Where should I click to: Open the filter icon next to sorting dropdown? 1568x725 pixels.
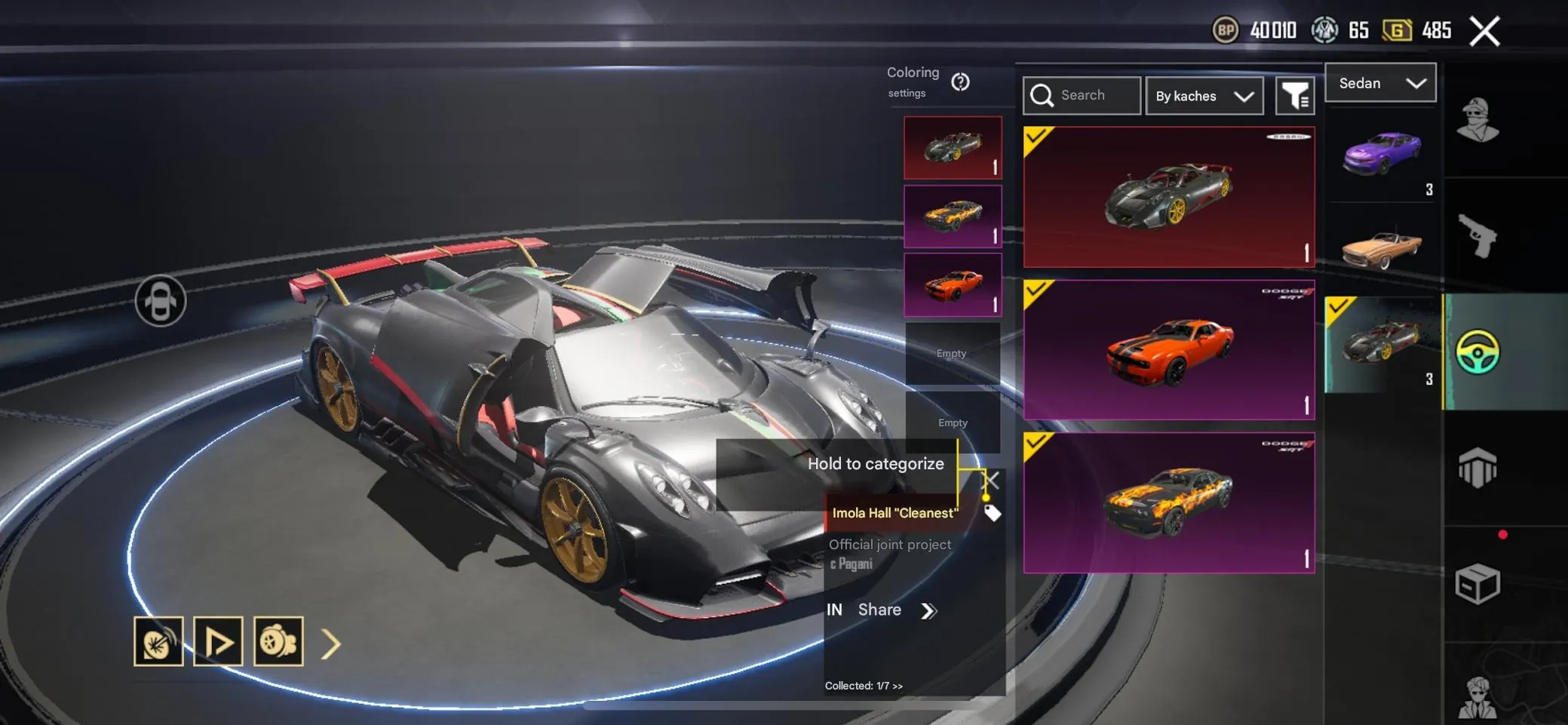pos(1296,95)
